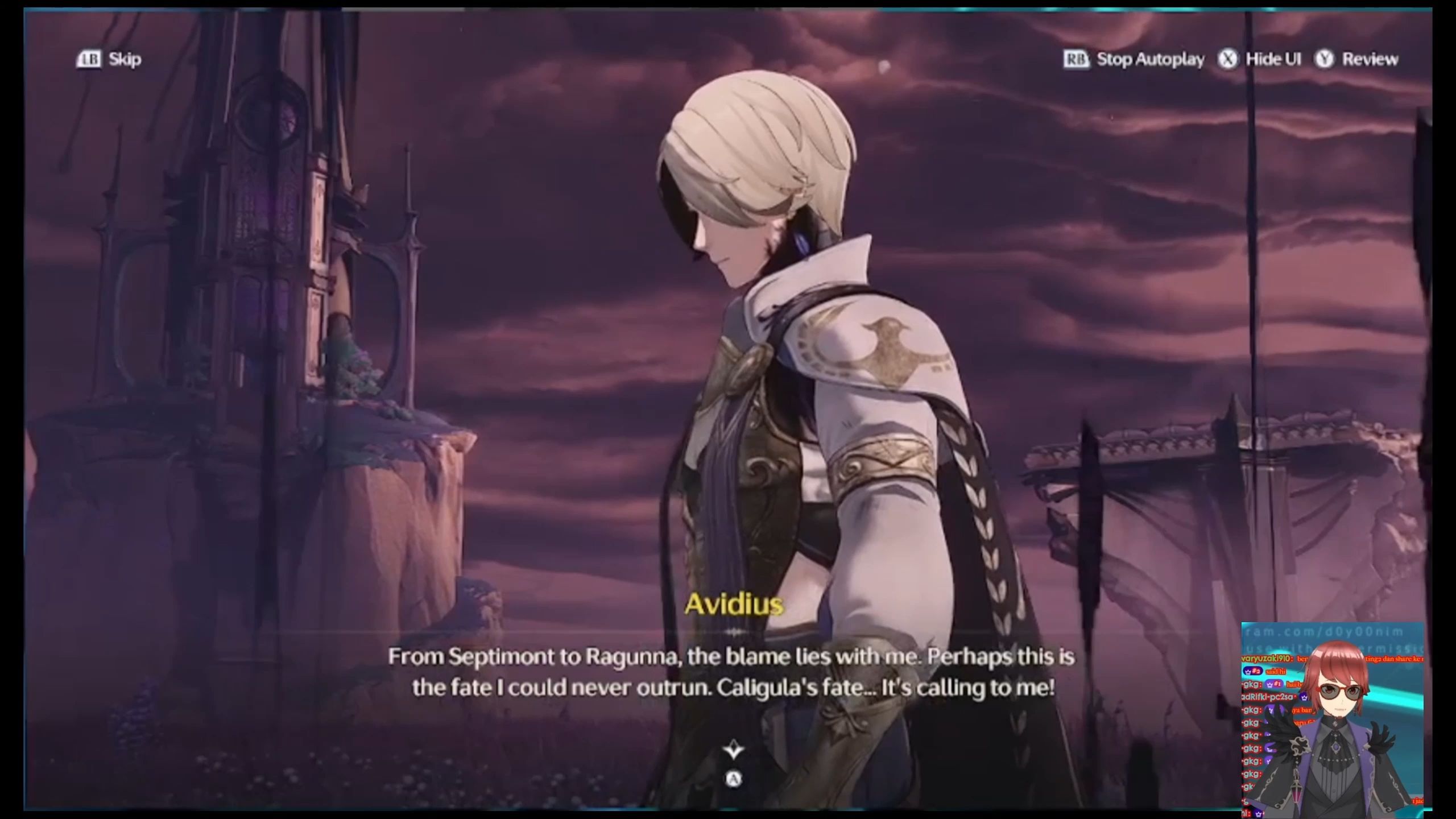
Task: Open the dialogue Review log
Action: (x=1357, y=59)
